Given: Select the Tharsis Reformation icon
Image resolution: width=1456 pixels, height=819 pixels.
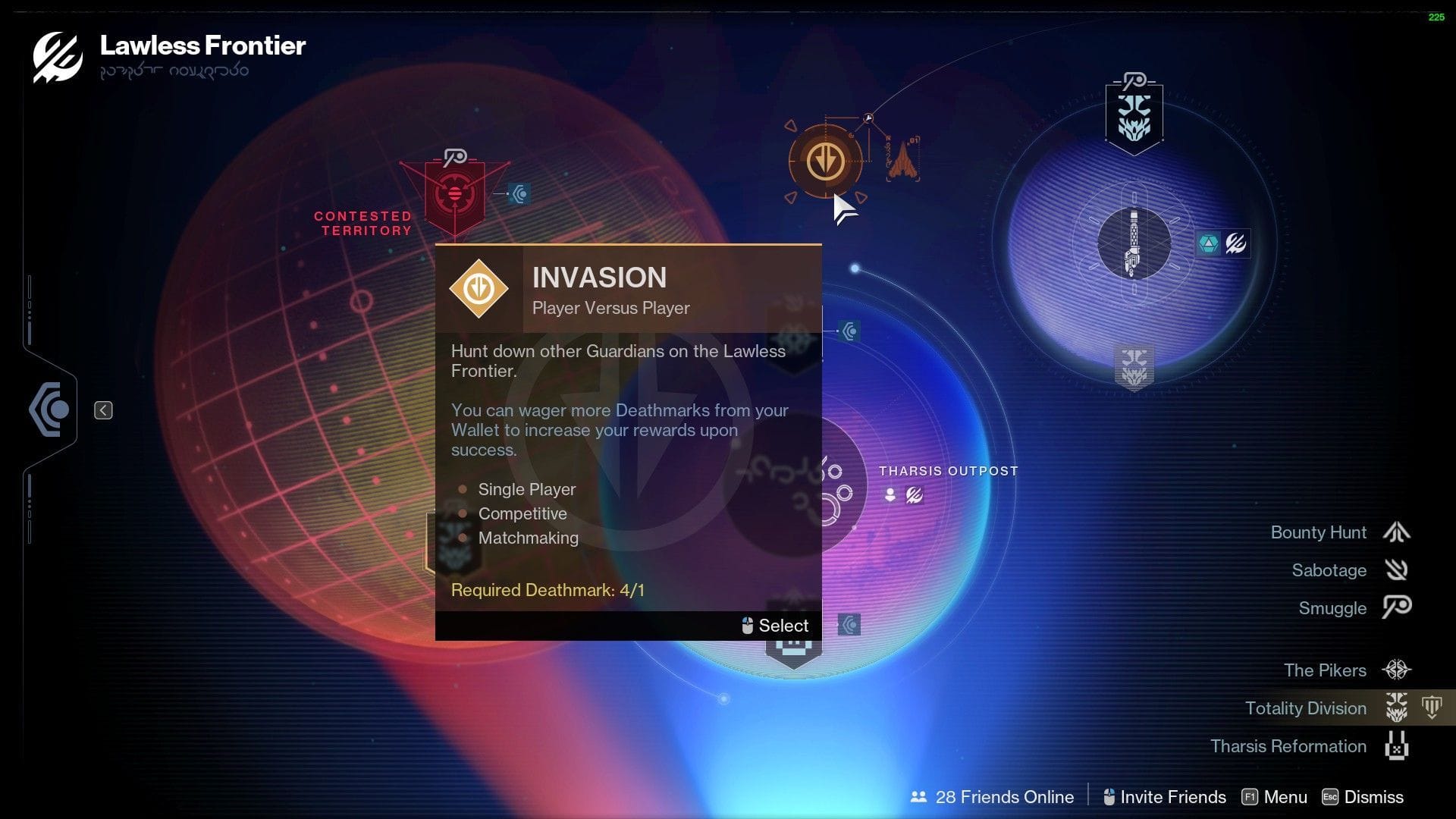Looking at the screenshot, I should pyautogui.click(x=1399, y=746).
